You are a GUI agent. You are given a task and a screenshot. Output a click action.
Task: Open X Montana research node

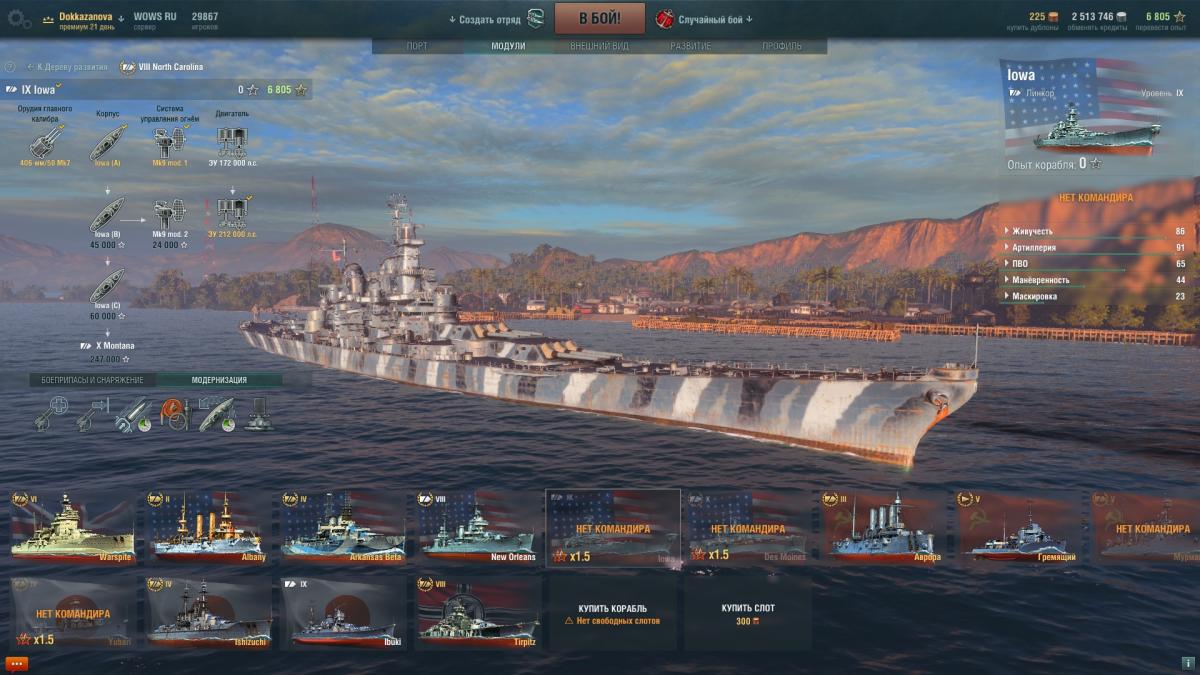106,345
